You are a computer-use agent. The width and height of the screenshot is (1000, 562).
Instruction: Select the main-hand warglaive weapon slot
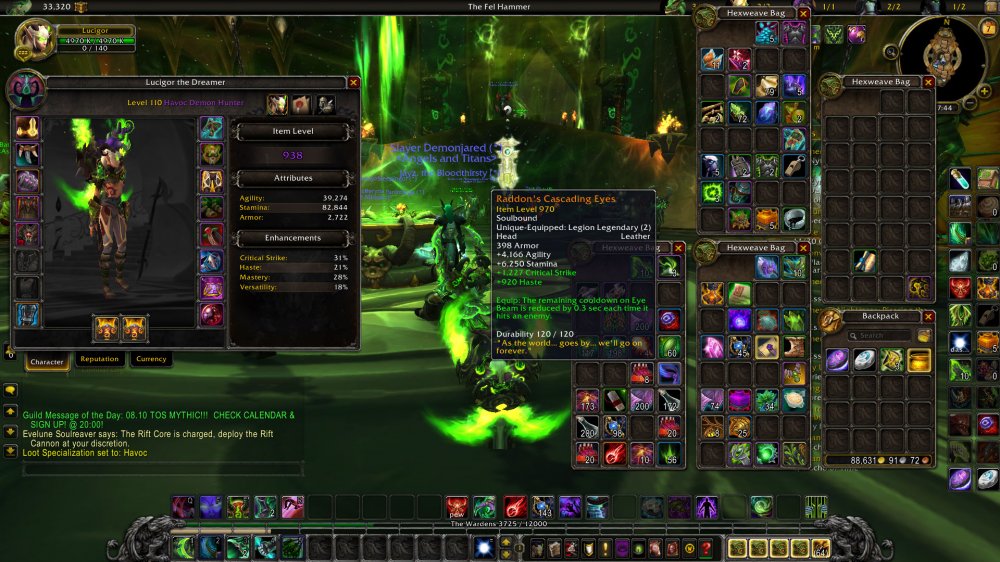107,326
